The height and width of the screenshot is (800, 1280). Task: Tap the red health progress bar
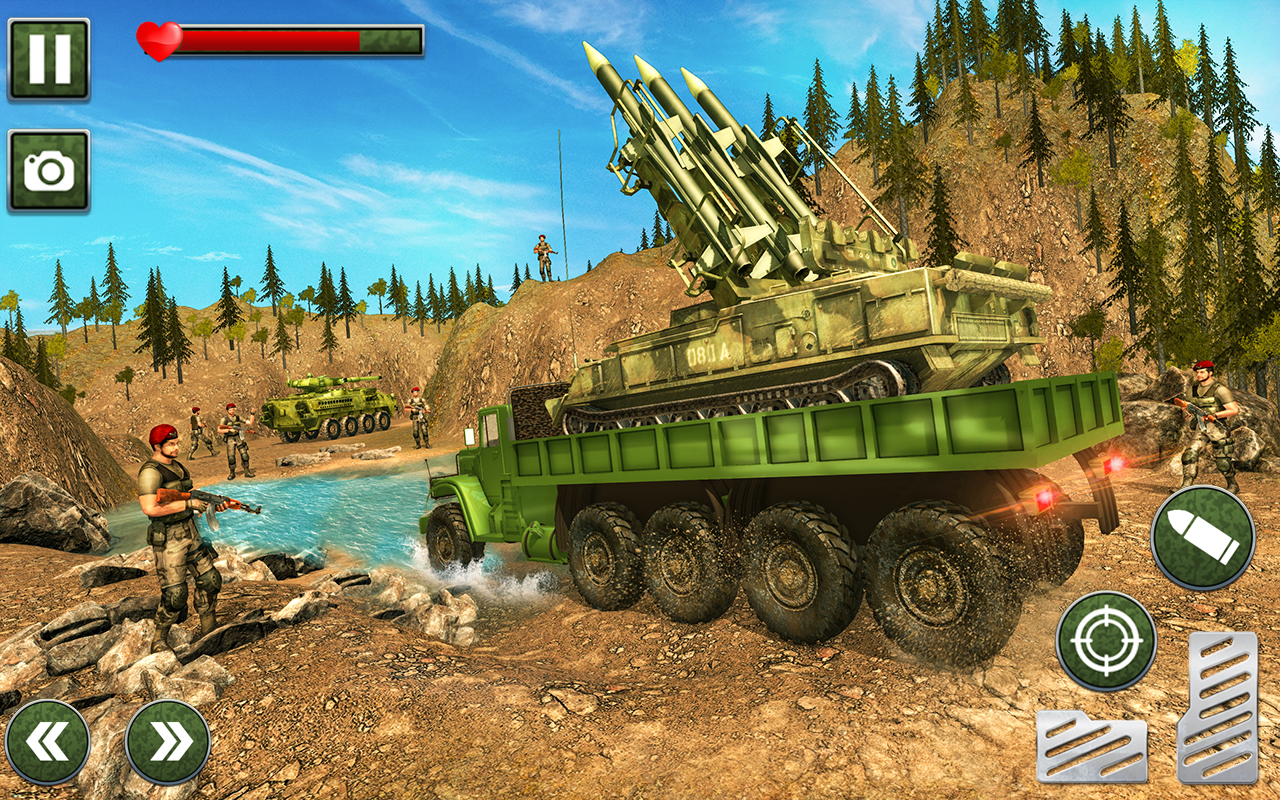270,40
